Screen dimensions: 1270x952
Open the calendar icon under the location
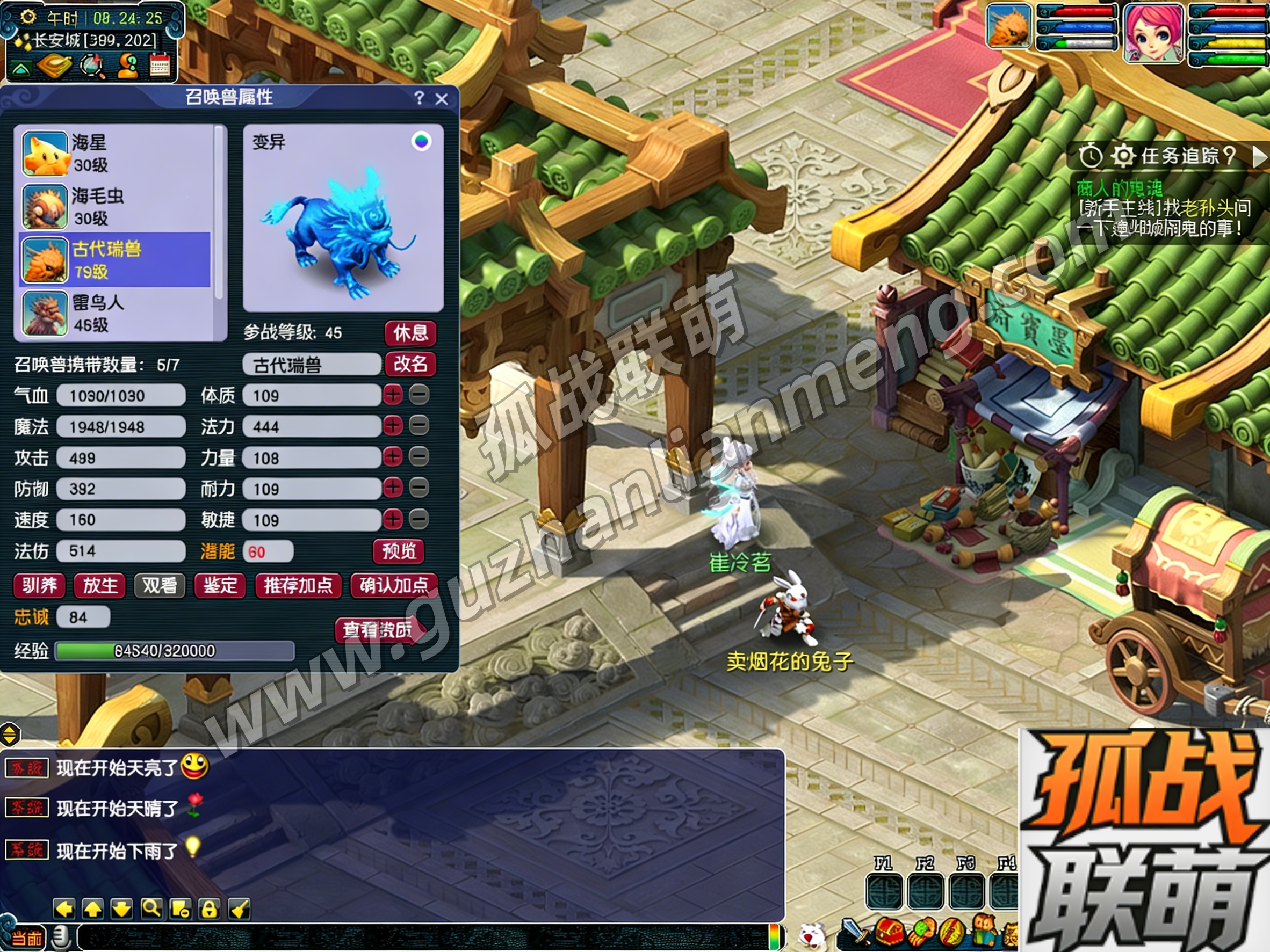[160, 66]
